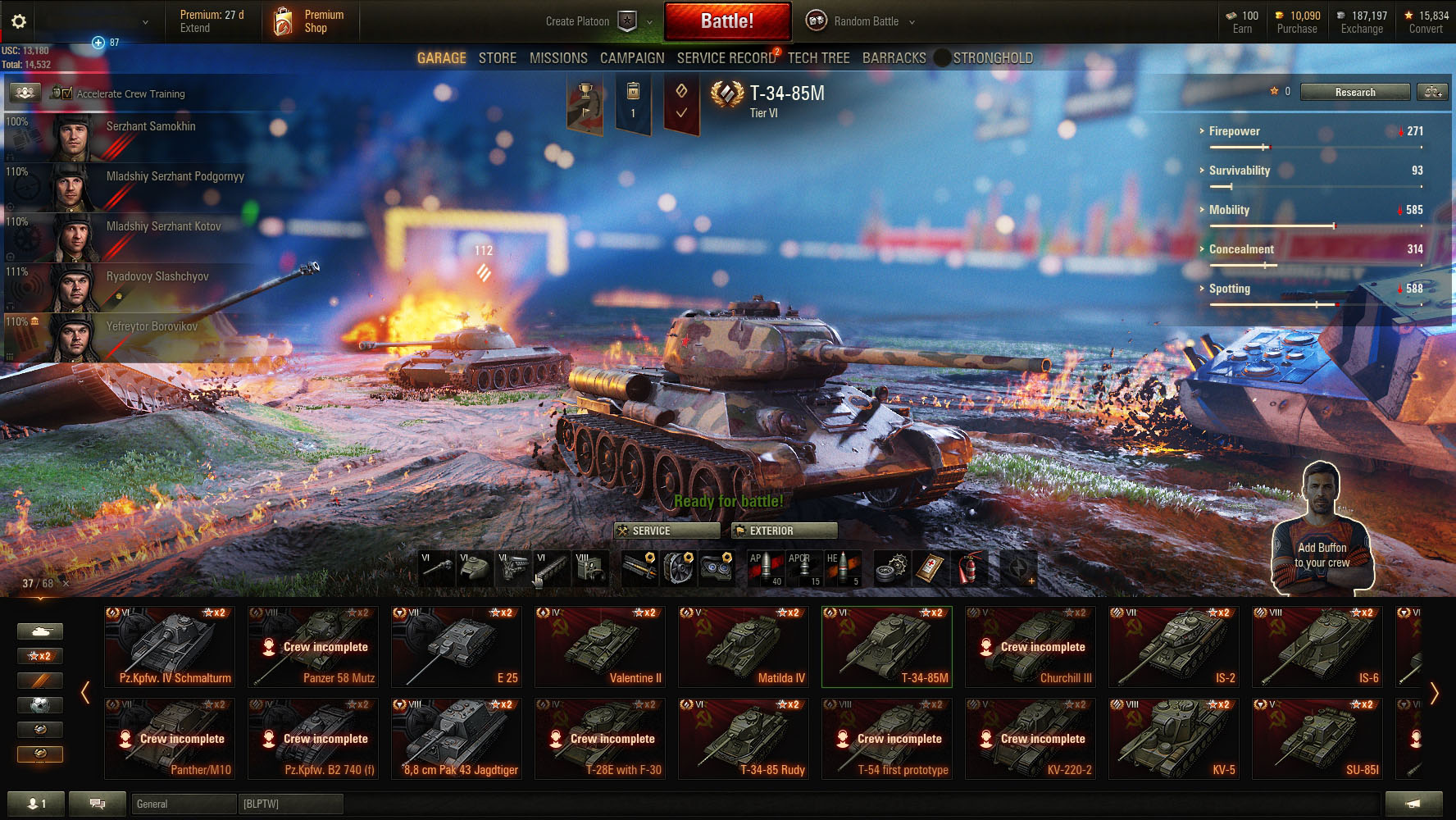Toggle Accelerate Crew Training checkbox
Image resolution: width=1456 pixels, height=820 pixels.
[66, 93]
